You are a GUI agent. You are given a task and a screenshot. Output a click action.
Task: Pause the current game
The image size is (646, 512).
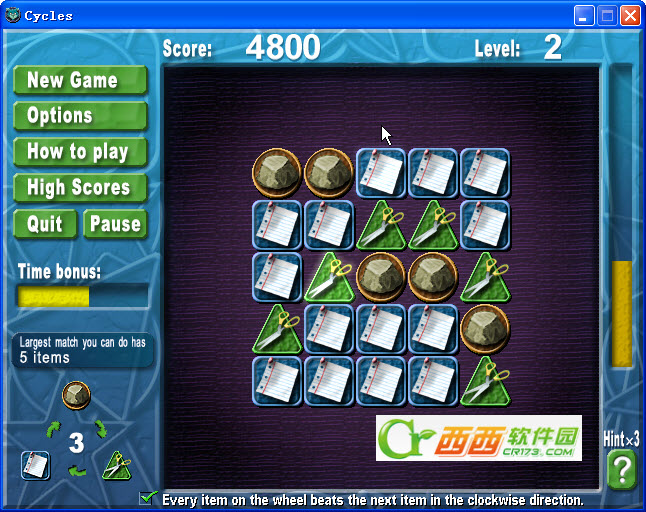pyautogui.click(x=115, y=224)
